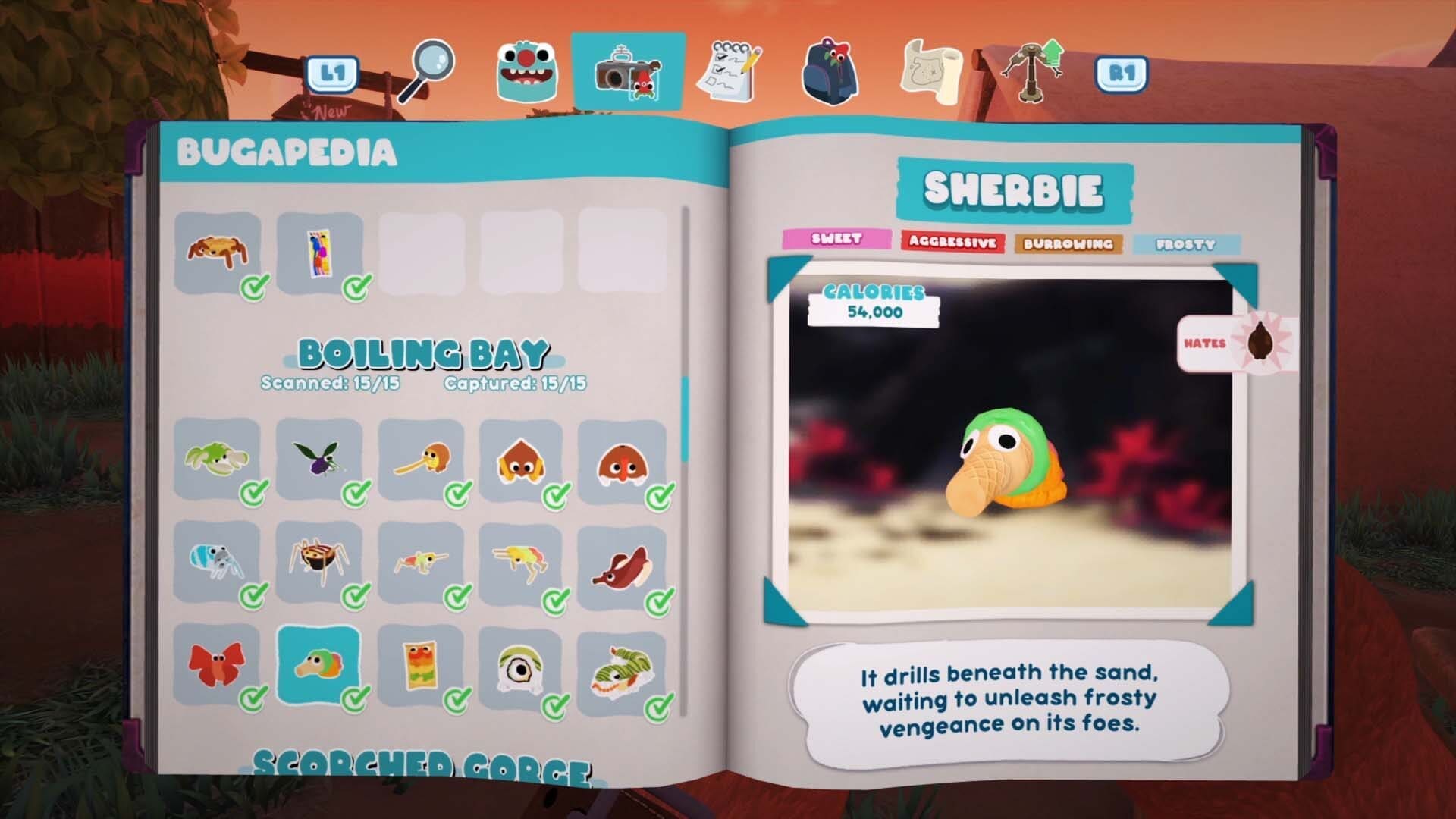The height and width of the screenshot is (819, 1456).
Task: Choose the blue striped bug entry
Action: pos(218,561)
